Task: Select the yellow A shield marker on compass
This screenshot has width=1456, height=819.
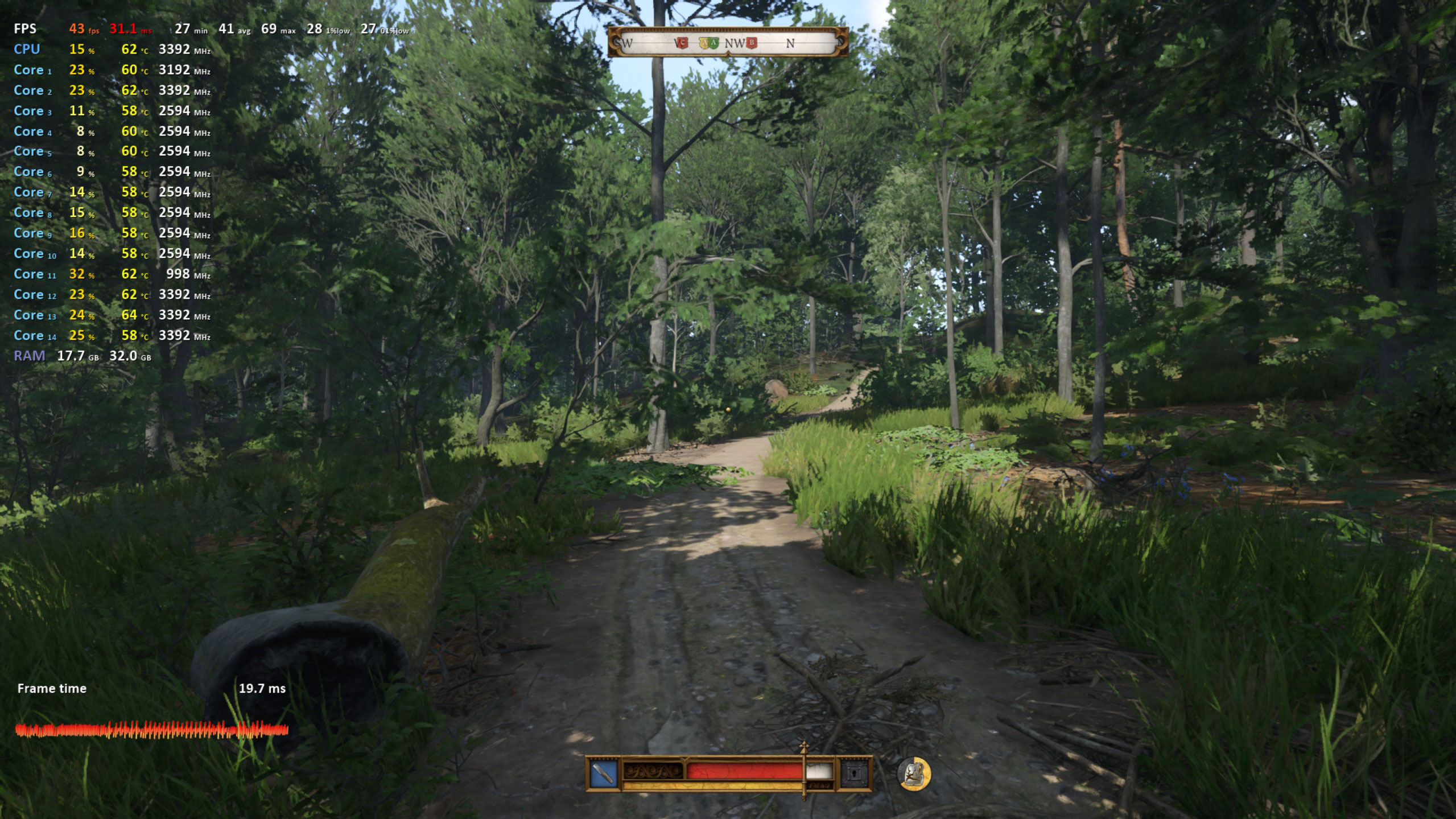Action: (704, 43)
